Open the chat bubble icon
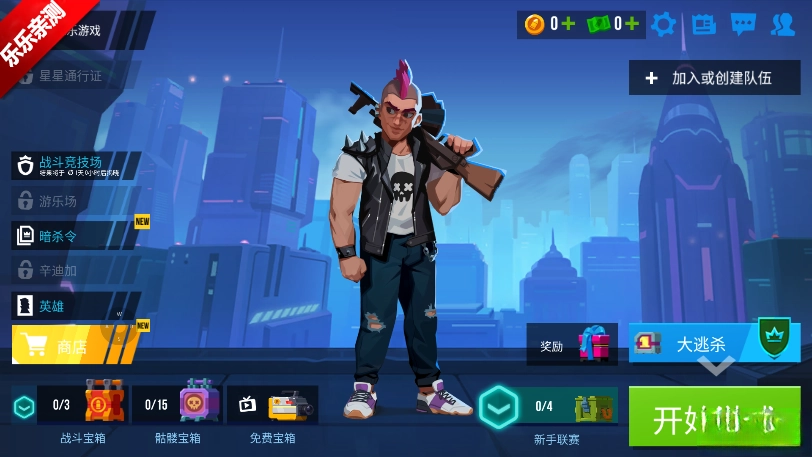This screenshot has height=457, width=812. (743, 24)
